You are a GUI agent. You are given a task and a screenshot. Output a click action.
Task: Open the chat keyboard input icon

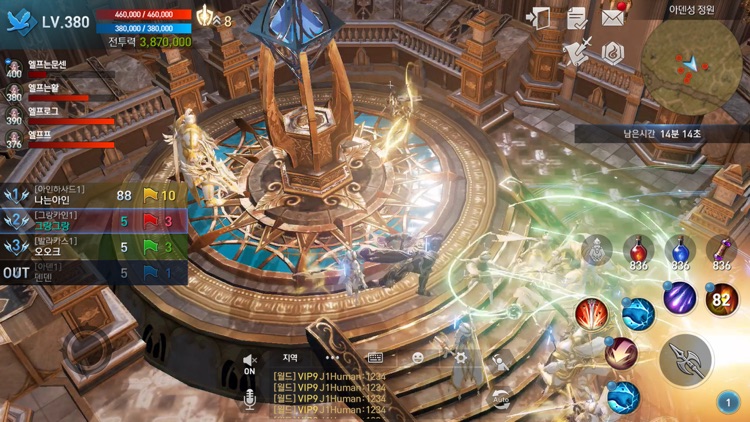point(375,357)
